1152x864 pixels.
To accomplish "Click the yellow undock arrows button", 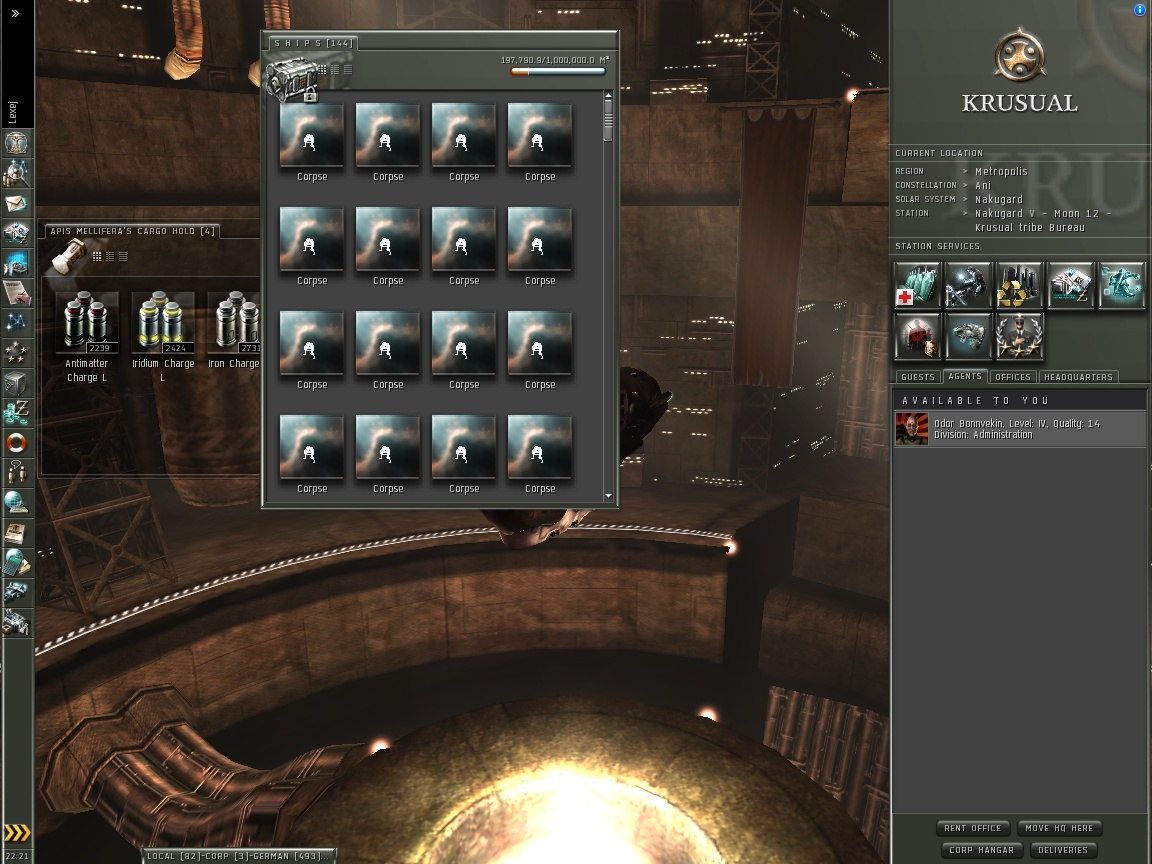I will (16, 832).
